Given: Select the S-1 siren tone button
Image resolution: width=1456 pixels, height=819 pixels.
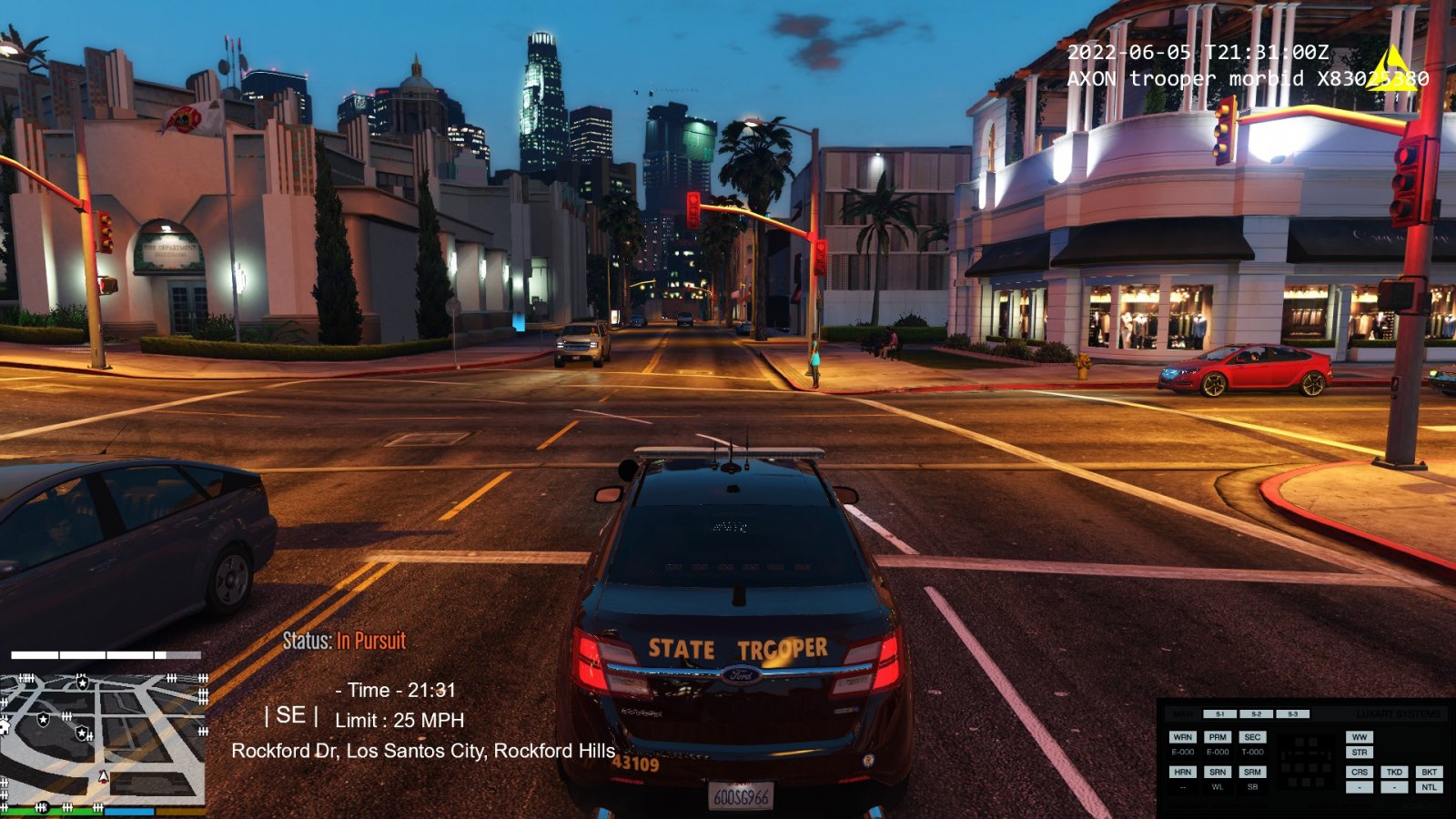Looking at the screenshot, I should point(1219,714).
